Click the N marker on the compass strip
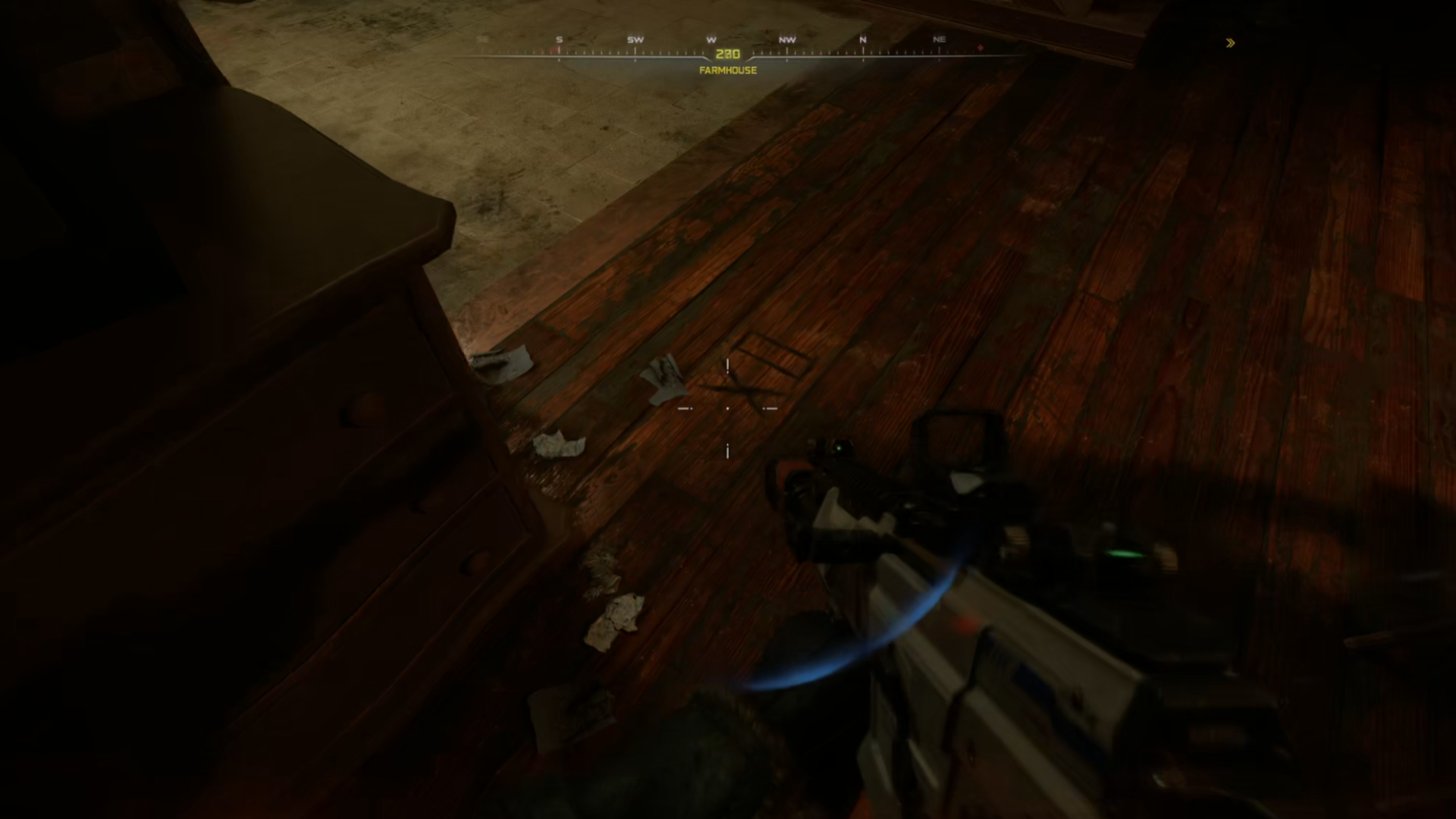 861,39
